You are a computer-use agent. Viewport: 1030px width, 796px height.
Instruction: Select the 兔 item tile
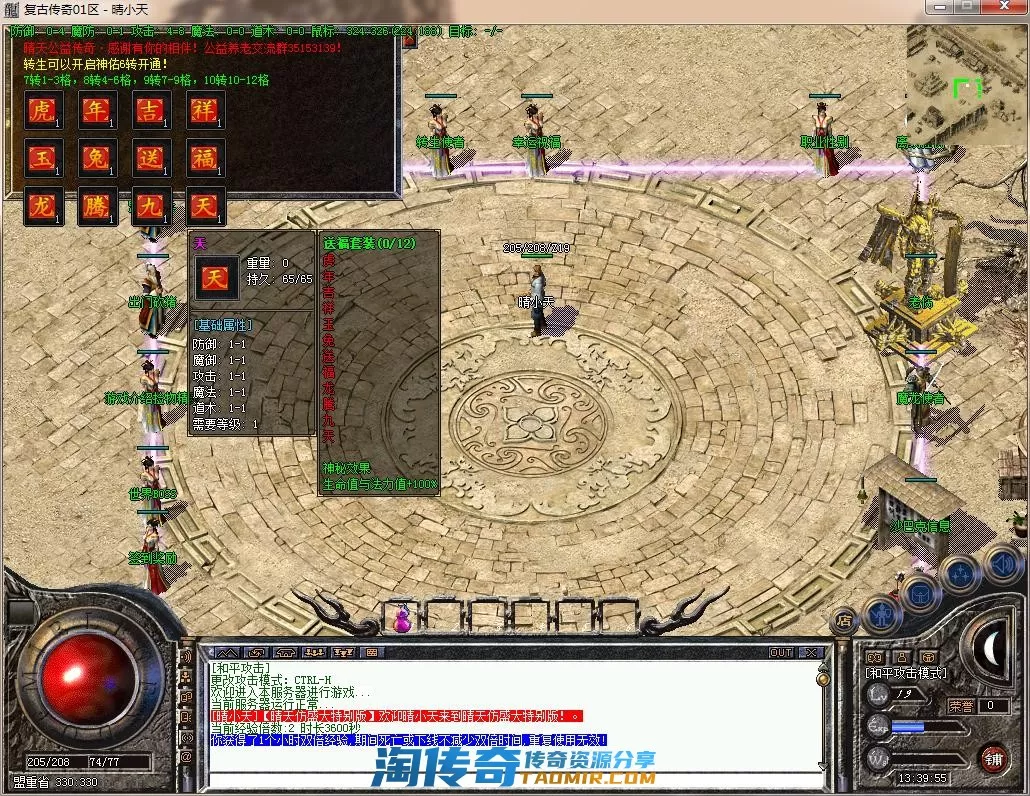[97, 158]
